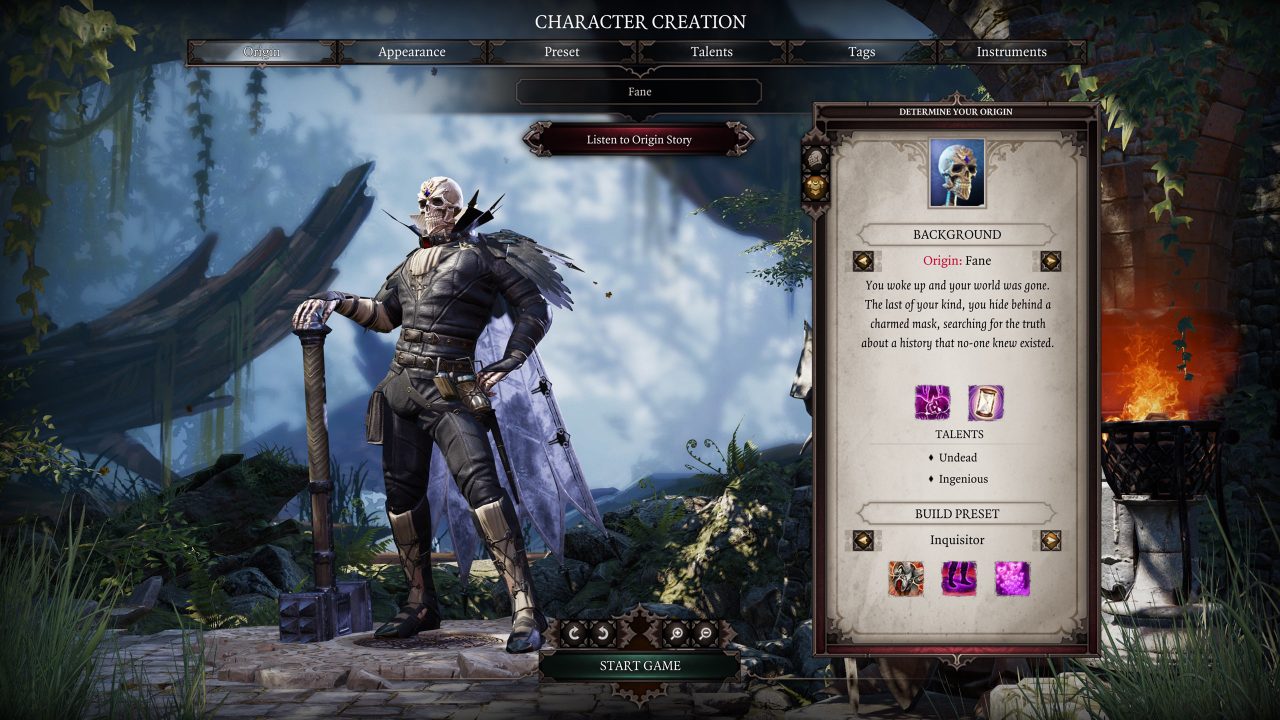Listen to the Origin Story
Image resolution: width=1280 pixels, height=720 pixels.
[639, 139]
